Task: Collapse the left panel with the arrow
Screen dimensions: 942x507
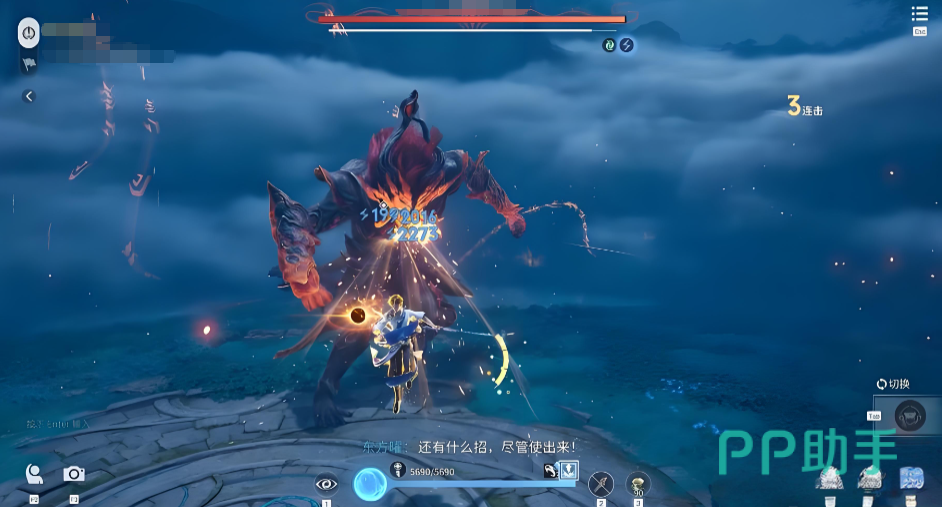Action: point(29,96)
